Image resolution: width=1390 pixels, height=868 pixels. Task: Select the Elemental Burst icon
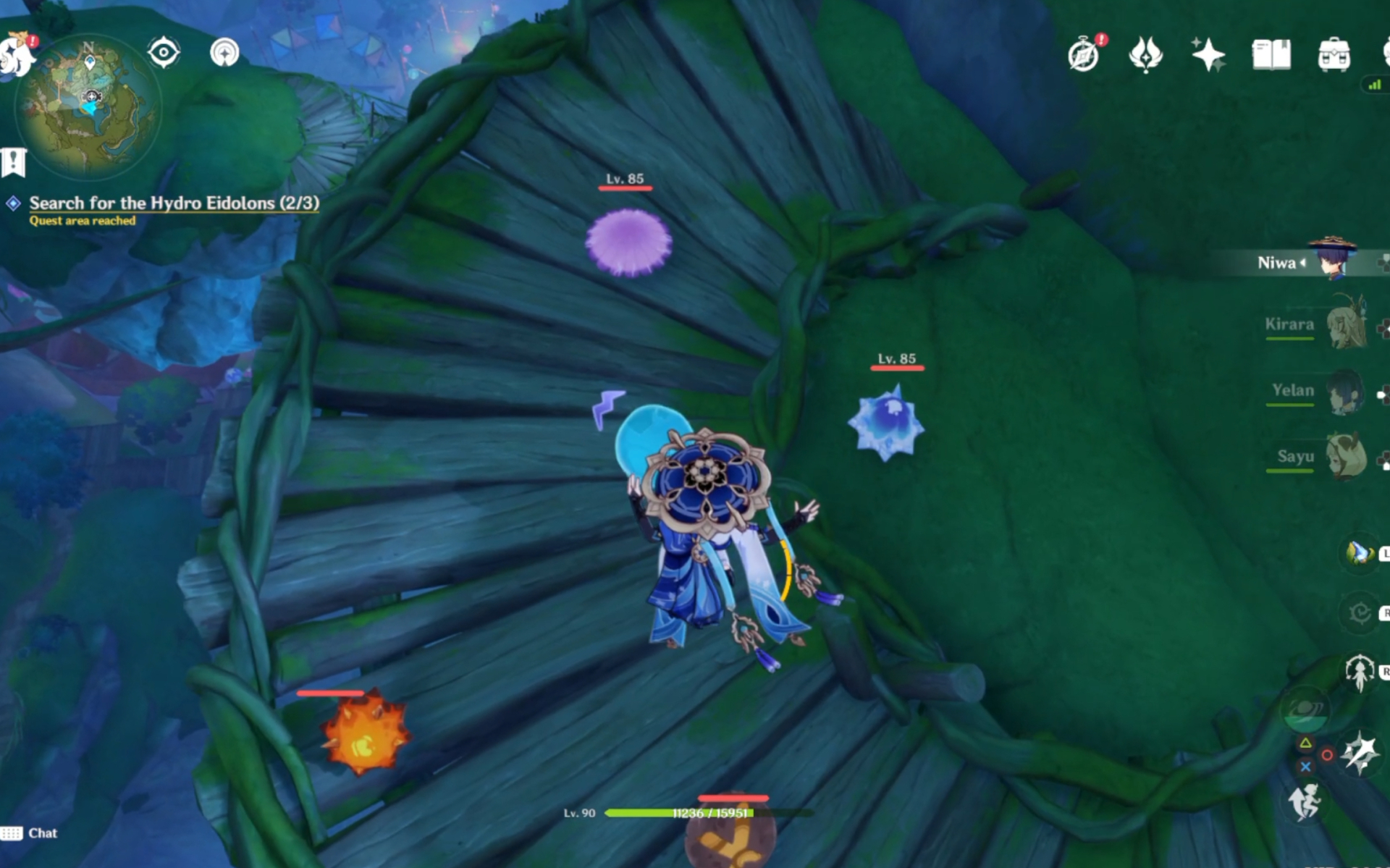pos(1359,753)
